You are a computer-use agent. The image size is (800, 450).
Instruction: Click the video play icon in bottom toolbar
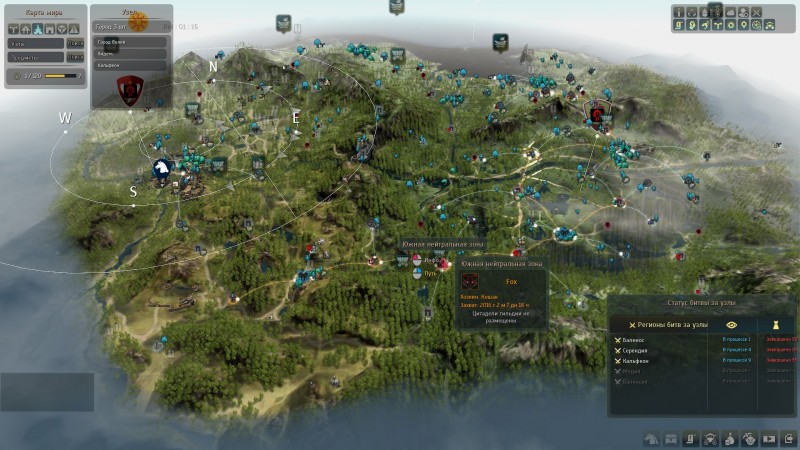tap(769, 438)
